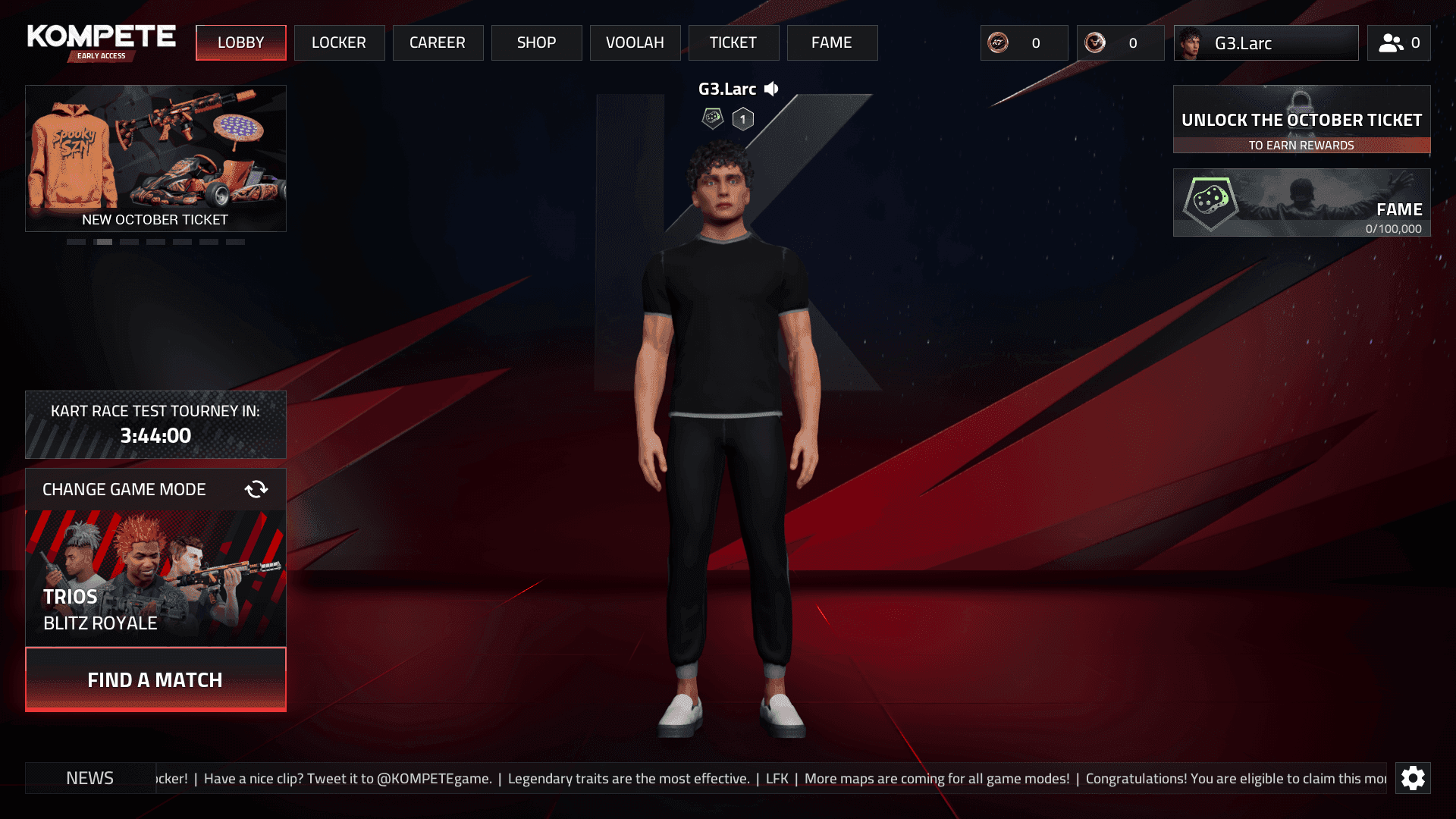The height and width of the screenshot is (819, 1456).
Task: Mute voice with the speaker icon beside G3.Larc
Action: [x=771, y=89]
